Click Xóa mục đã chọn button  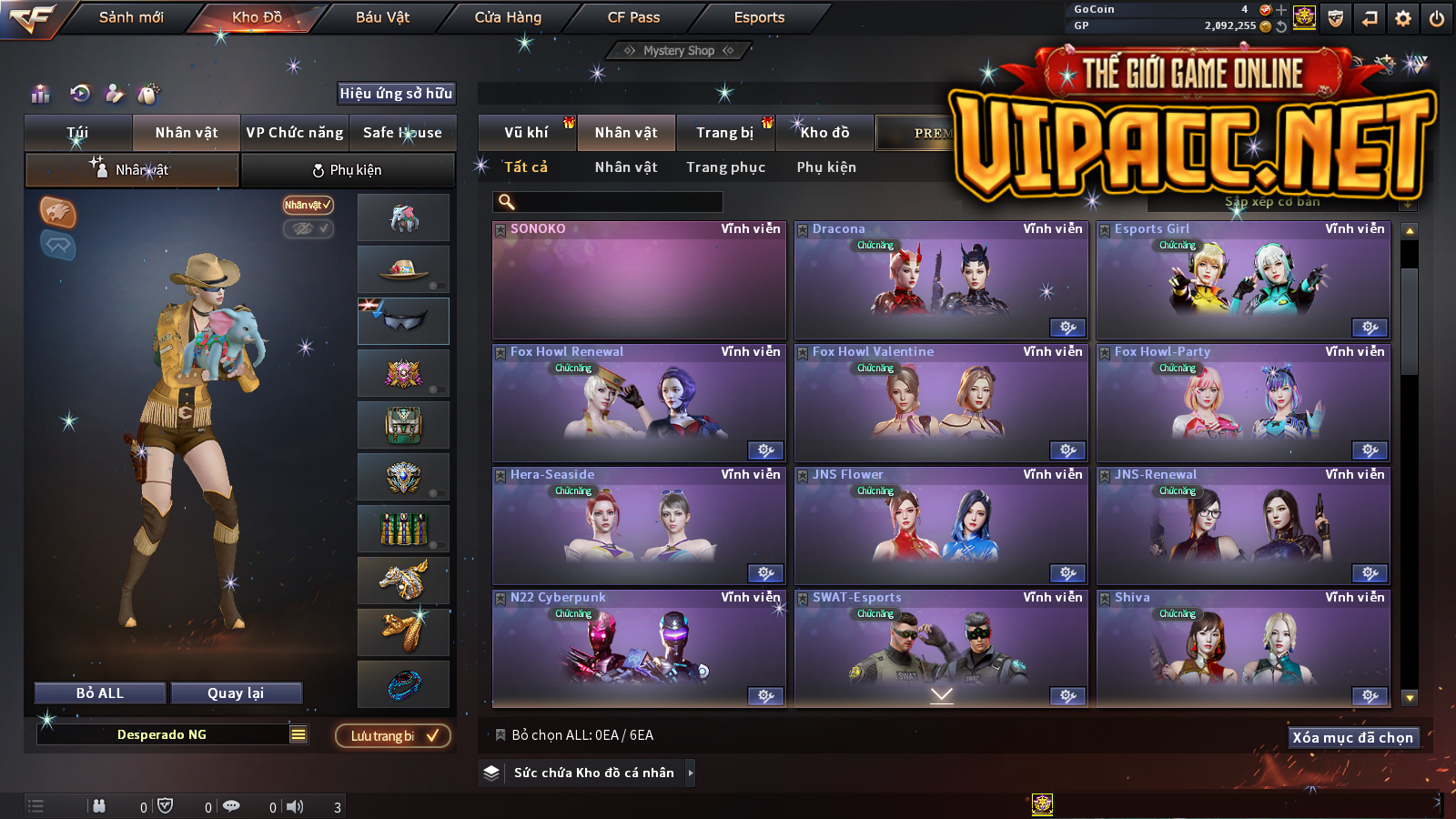click(x=1352, y=738)
